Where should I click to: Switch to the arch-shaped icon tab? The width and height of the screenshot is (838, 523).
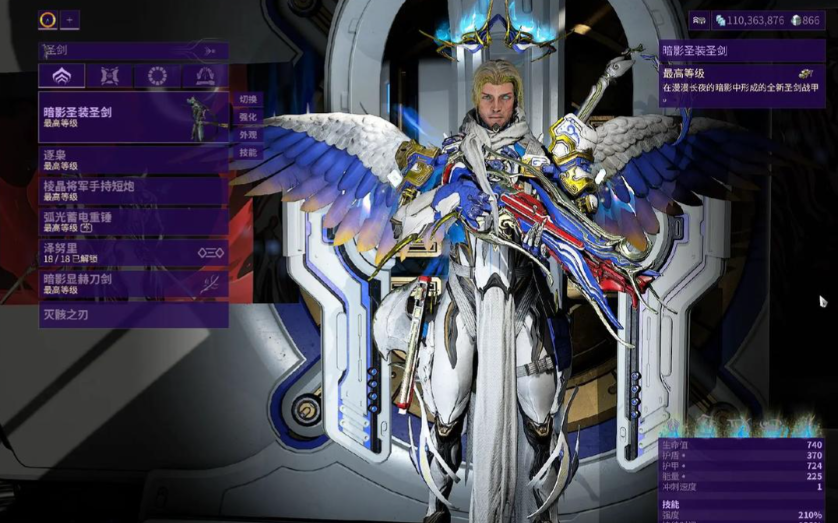(x=205, y=76)
